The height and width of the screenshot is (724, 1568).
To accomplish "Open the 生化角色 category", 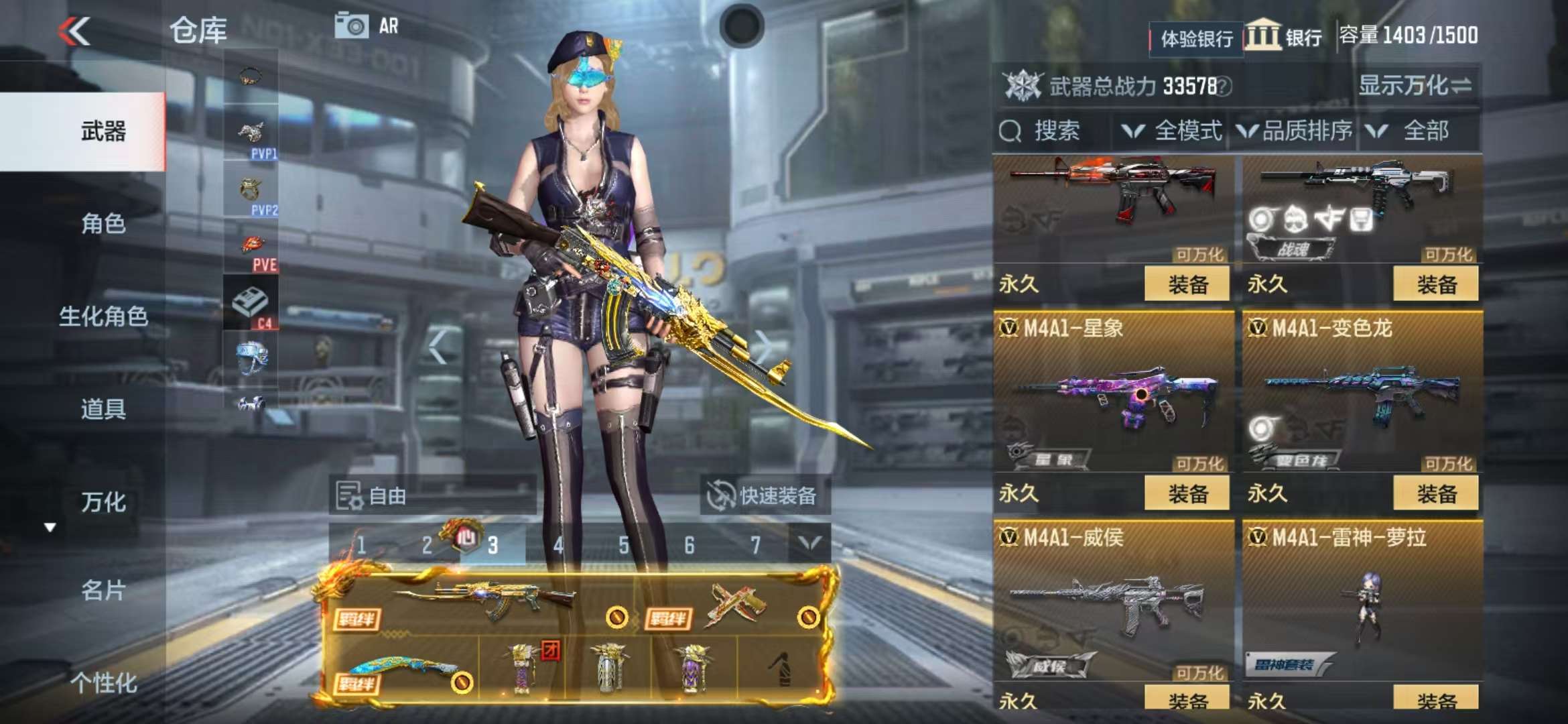I will tap(103, 316).
